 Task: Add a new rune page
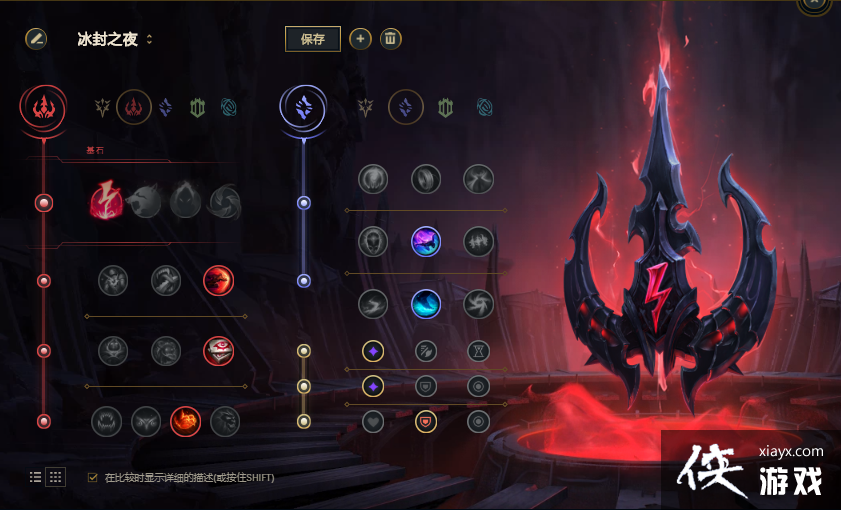click(x=361, y=39)
